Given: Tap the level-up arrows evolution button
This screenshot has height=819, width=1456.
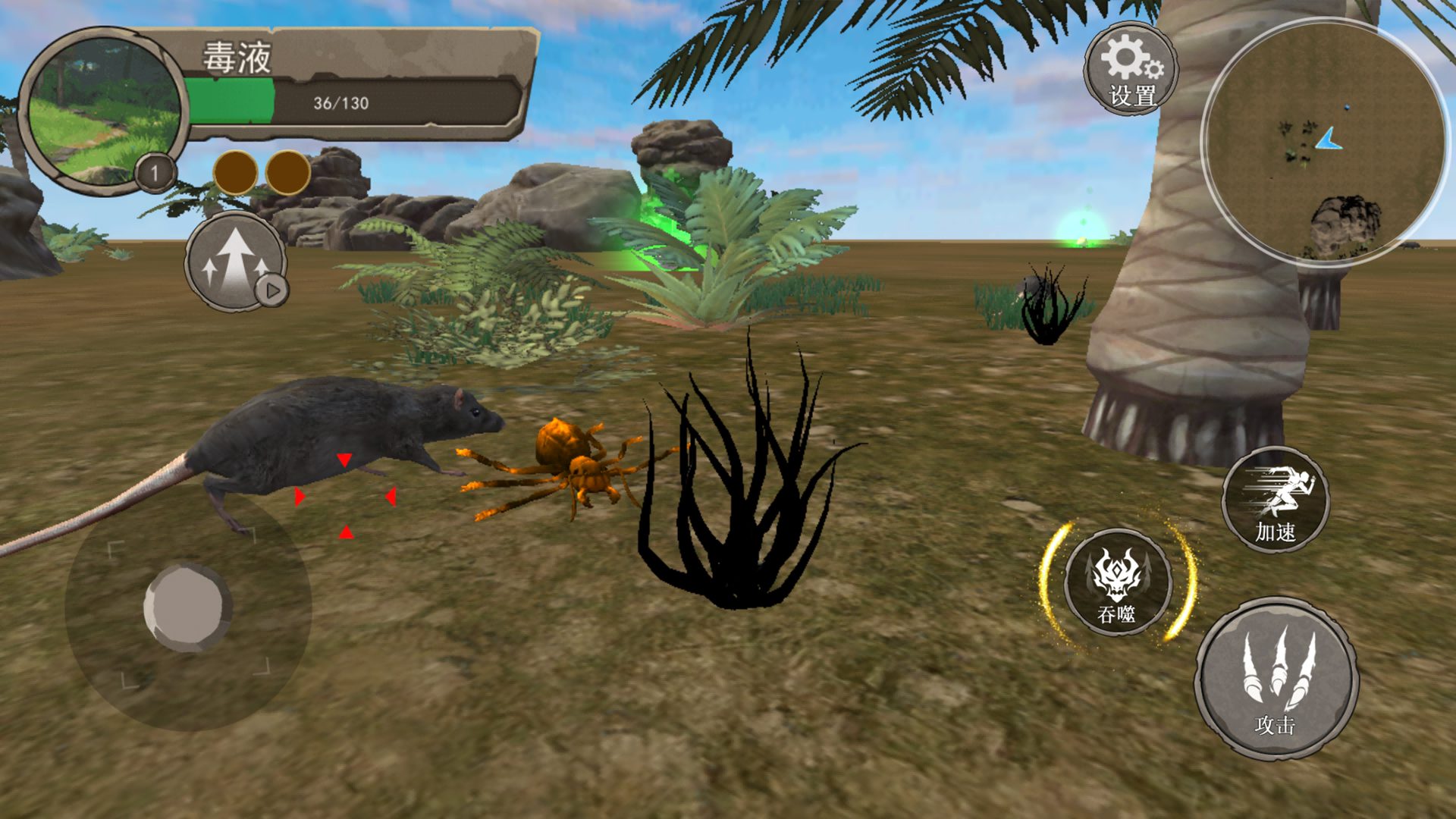Looking at the screenshot, I should pyautogui.click(x=236, y=260).
